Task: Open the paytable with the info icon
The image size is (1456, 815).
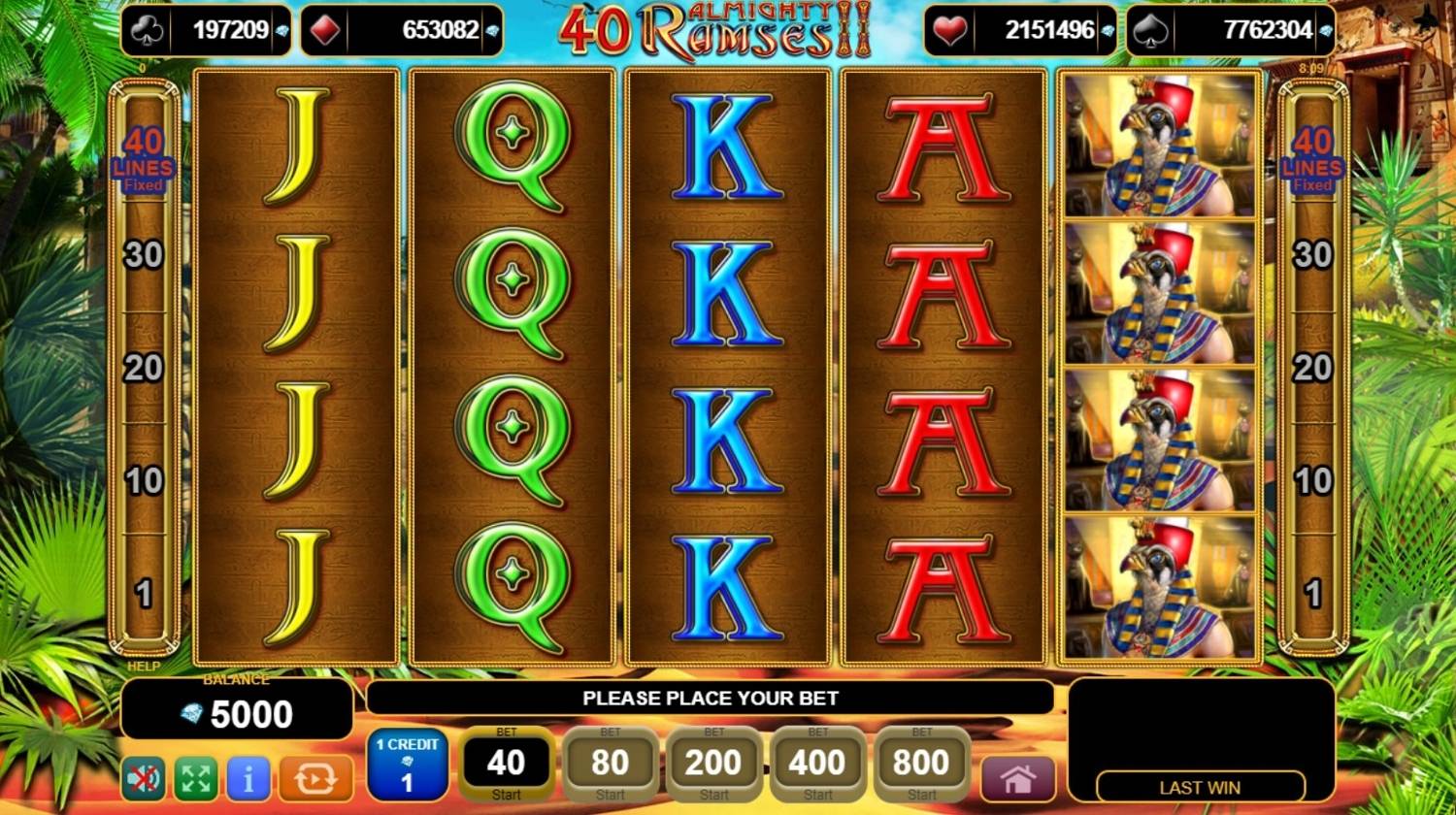Action: pos(248,778)
